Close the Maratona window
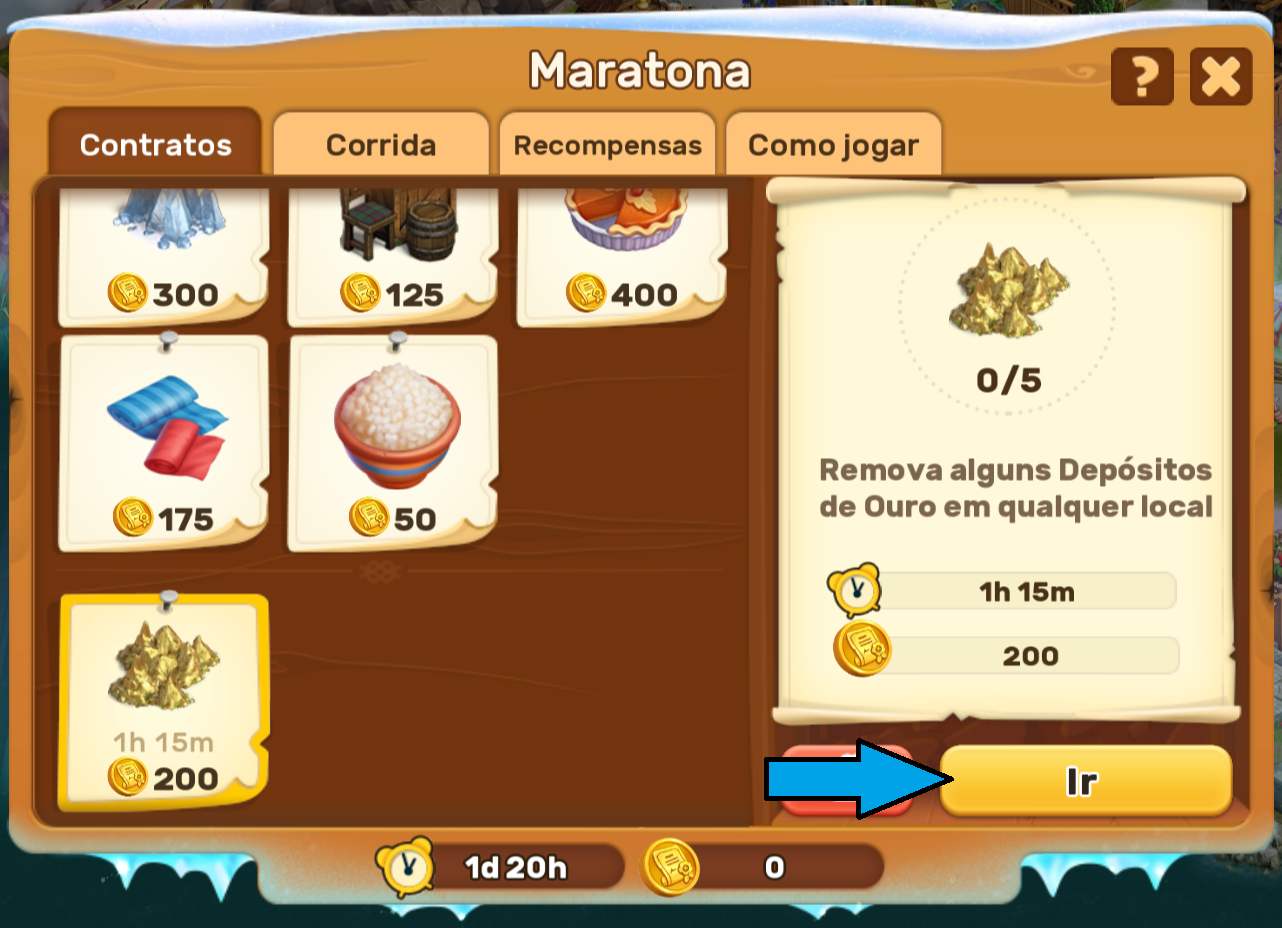1282x928 pixels. 1220,77
